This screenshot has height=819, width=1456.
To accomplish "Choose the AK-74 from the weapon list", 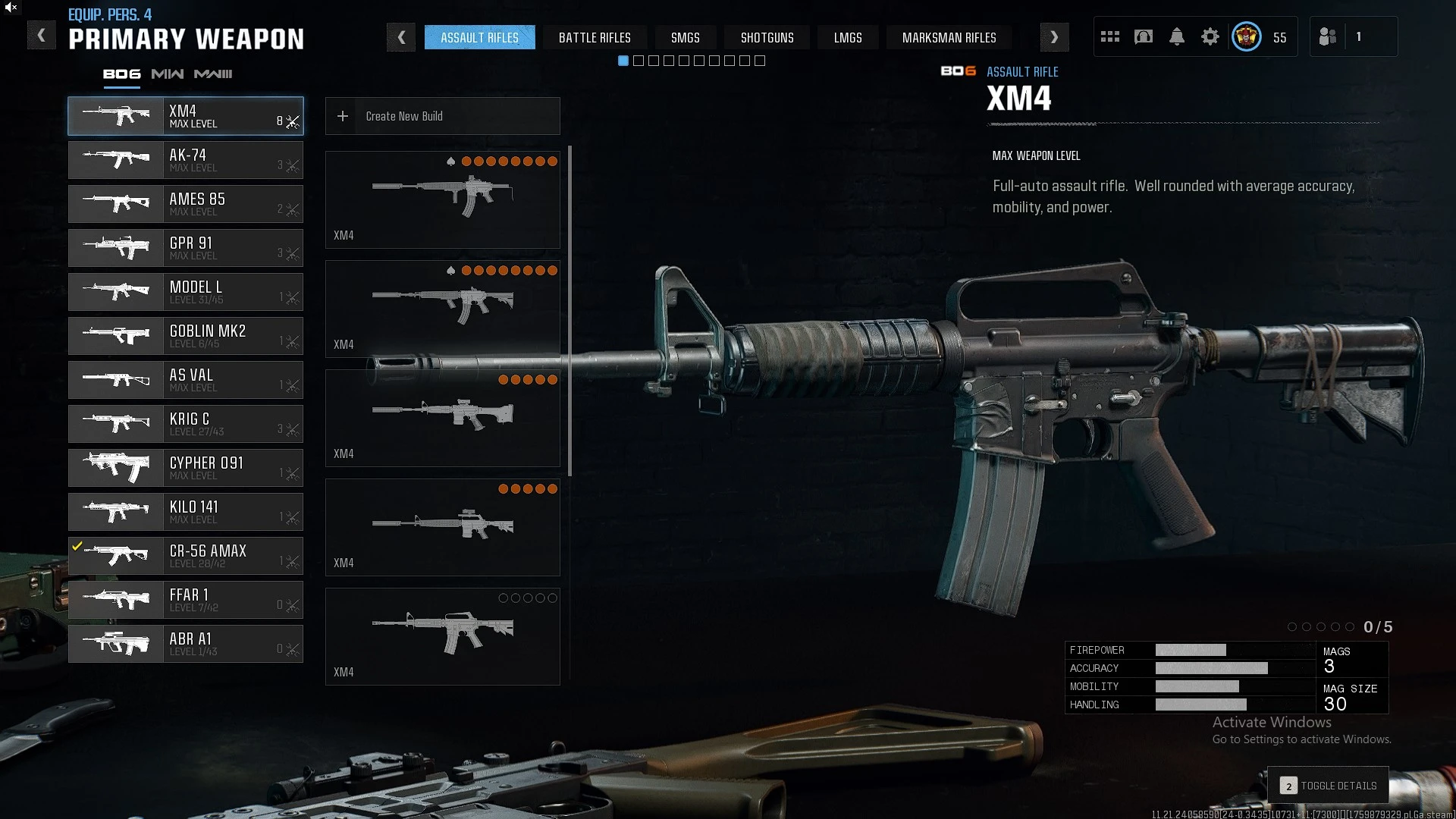I will tap(186, 160).
